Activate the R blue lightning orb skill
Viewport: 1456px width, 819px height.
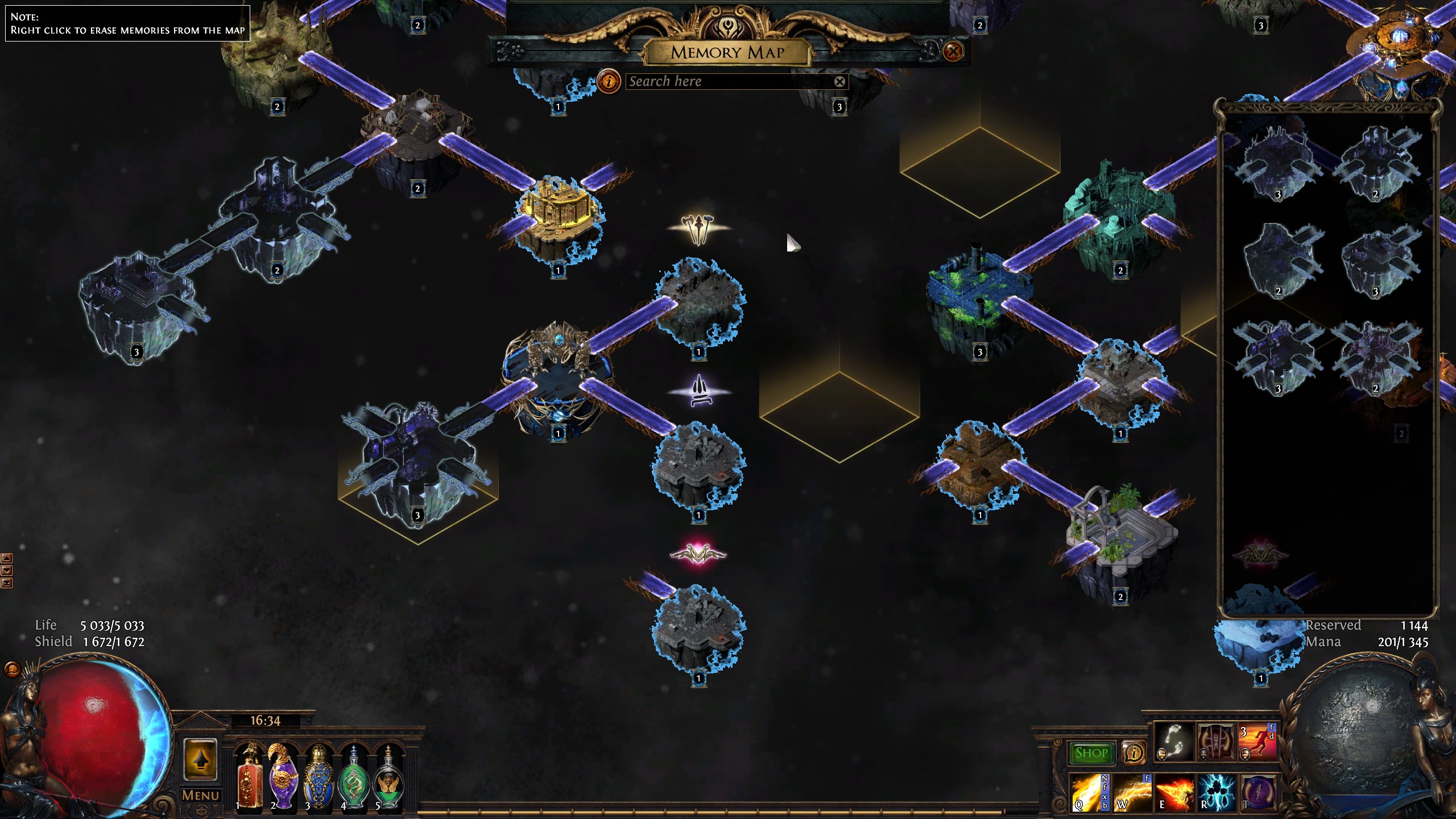(1216, 792)
